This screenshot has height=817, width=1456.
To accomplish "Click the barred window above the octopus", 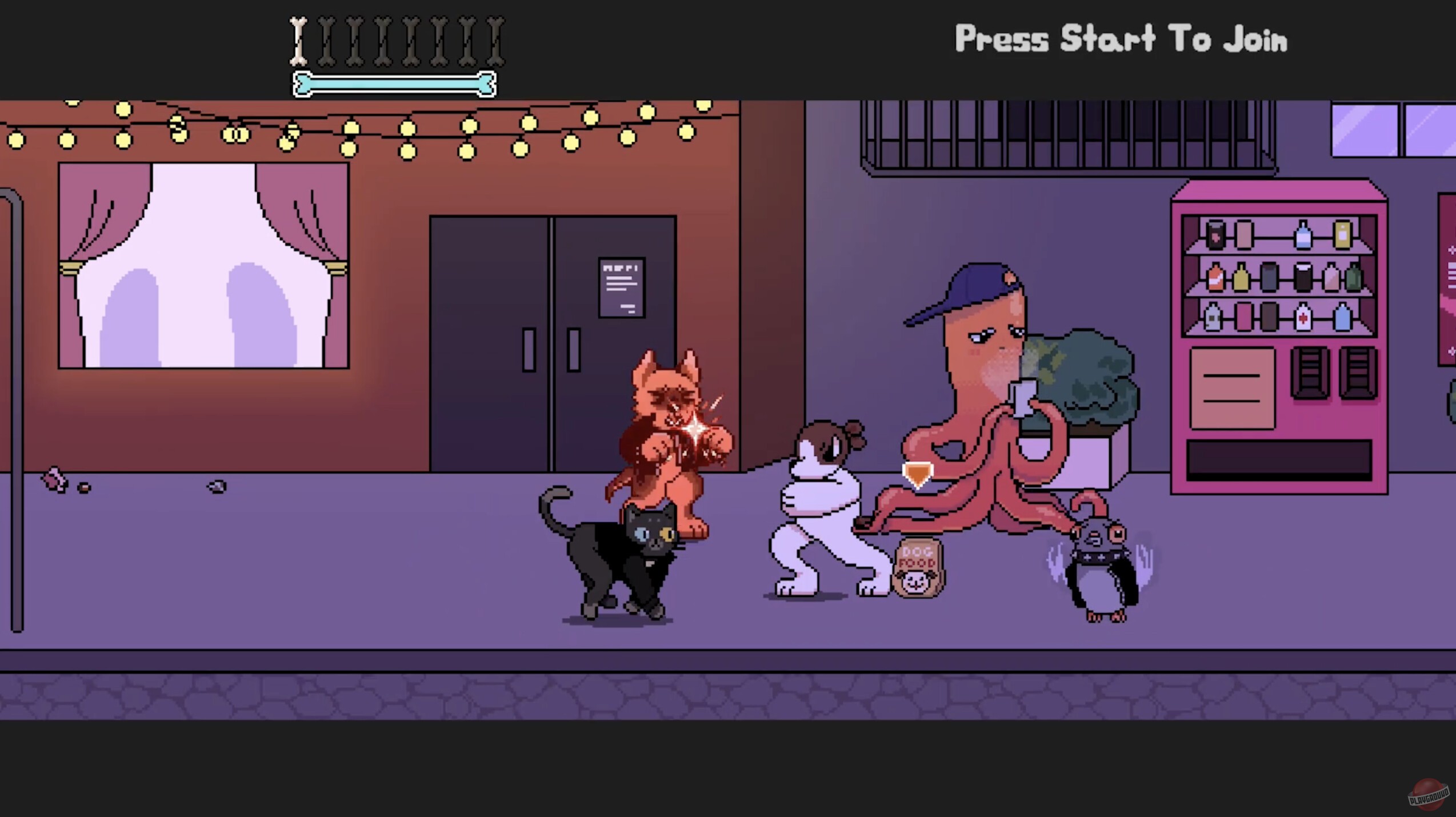I will click(x=971, y=131).
